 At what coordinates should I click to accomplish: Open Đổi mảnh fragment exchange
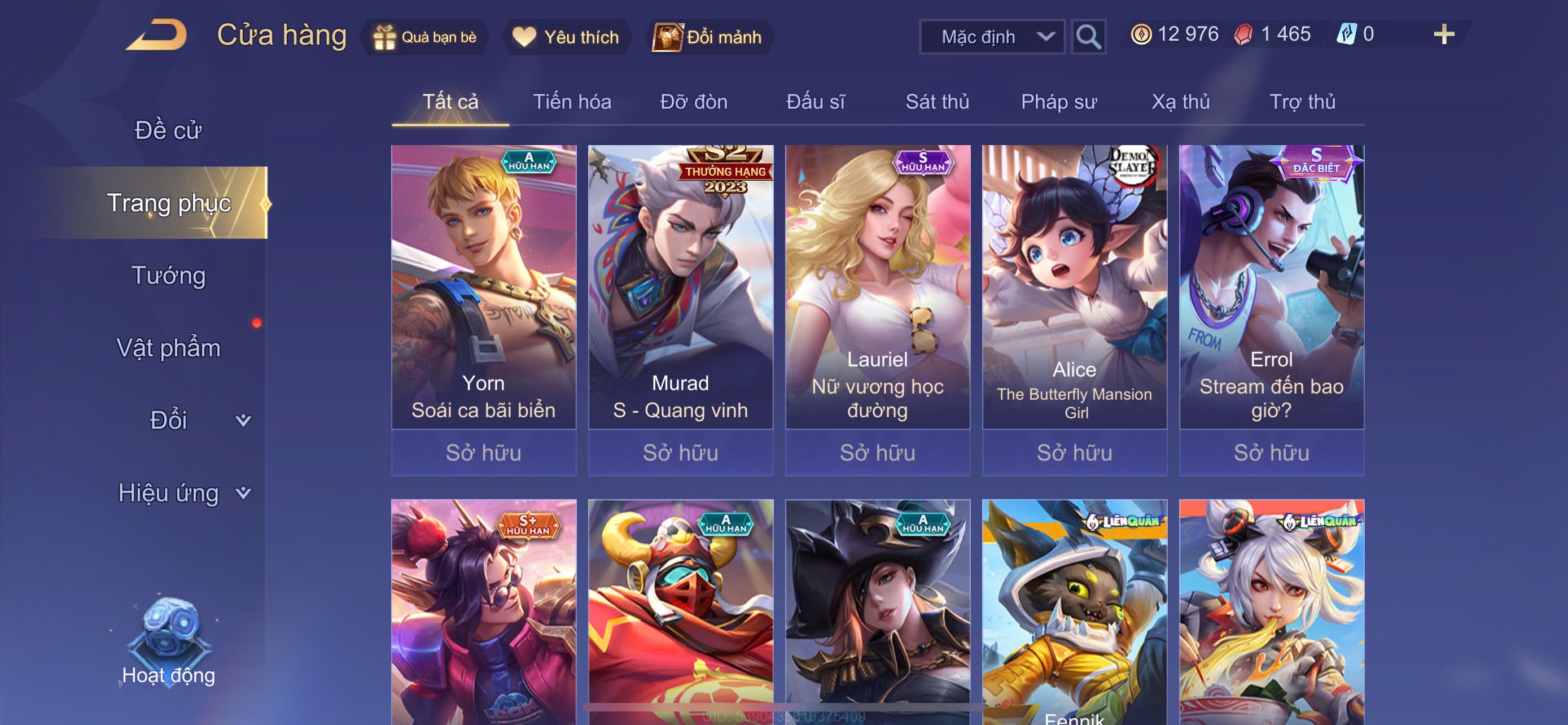[707, 37]
